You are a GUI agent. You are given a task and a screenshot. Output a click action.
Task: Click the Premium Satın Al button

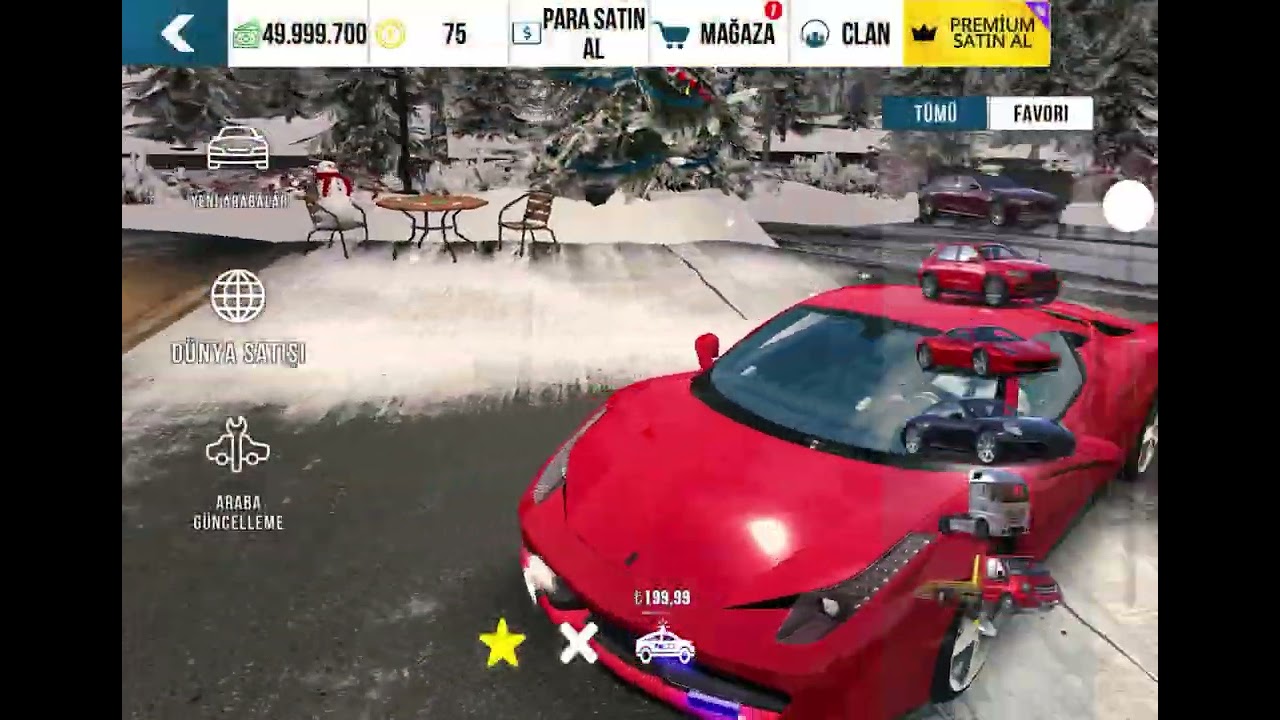[x=976, y=34]
